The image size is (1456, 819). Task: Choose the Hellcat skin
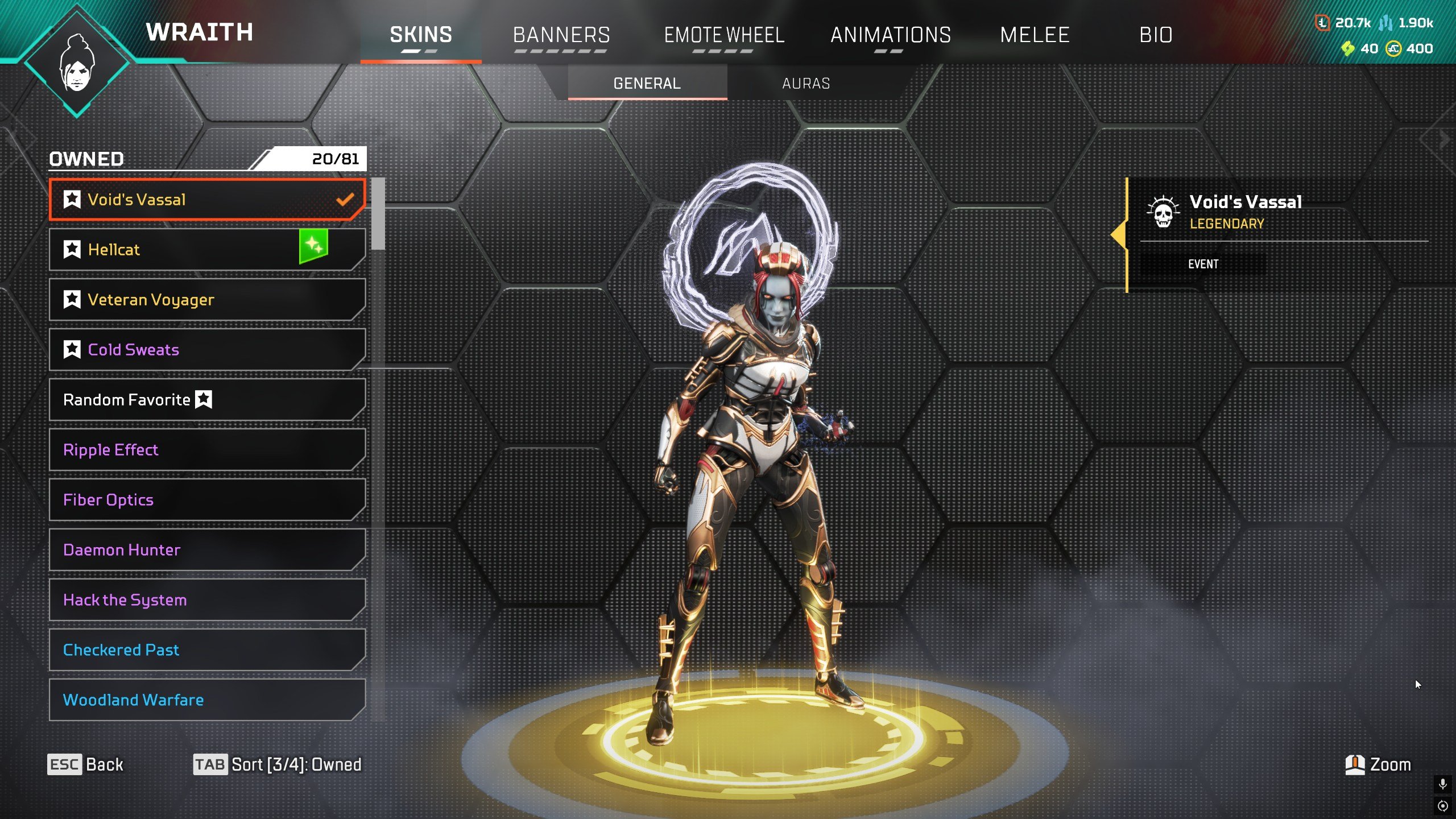pos(207,250)
